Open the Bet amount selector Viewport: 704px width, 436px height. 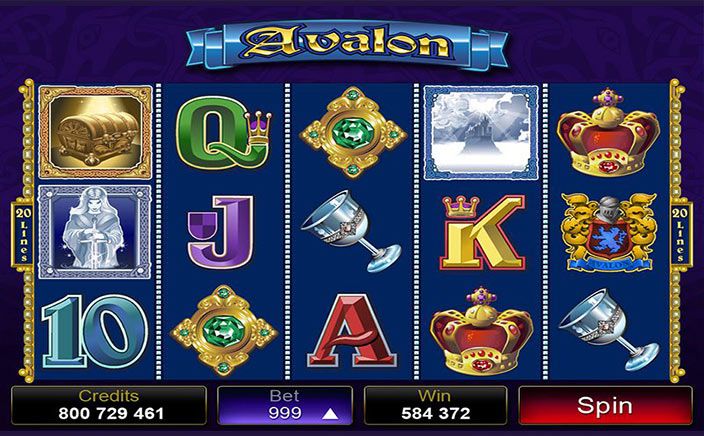(285, 406)
